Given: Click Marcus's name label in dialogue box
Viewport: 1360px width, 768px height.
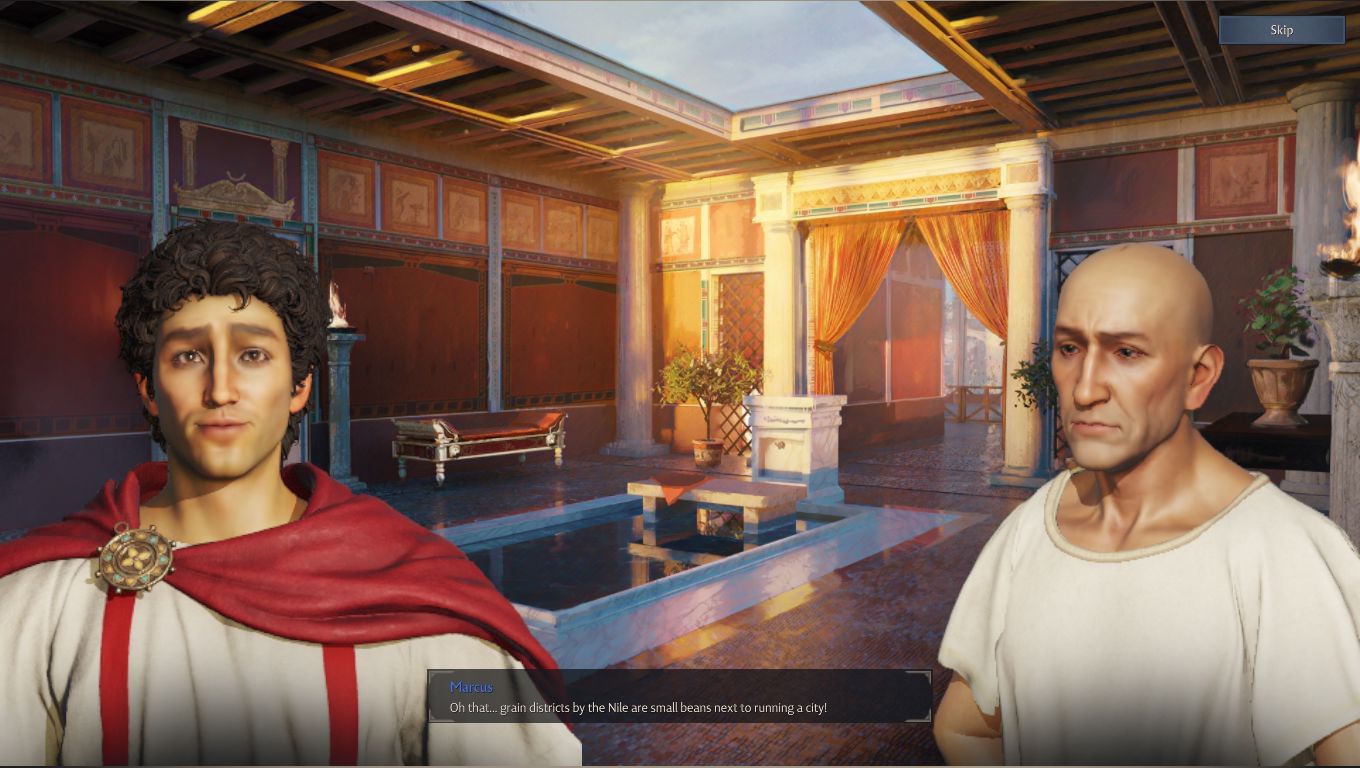Looking at the screenshot, I should (470, 687).
